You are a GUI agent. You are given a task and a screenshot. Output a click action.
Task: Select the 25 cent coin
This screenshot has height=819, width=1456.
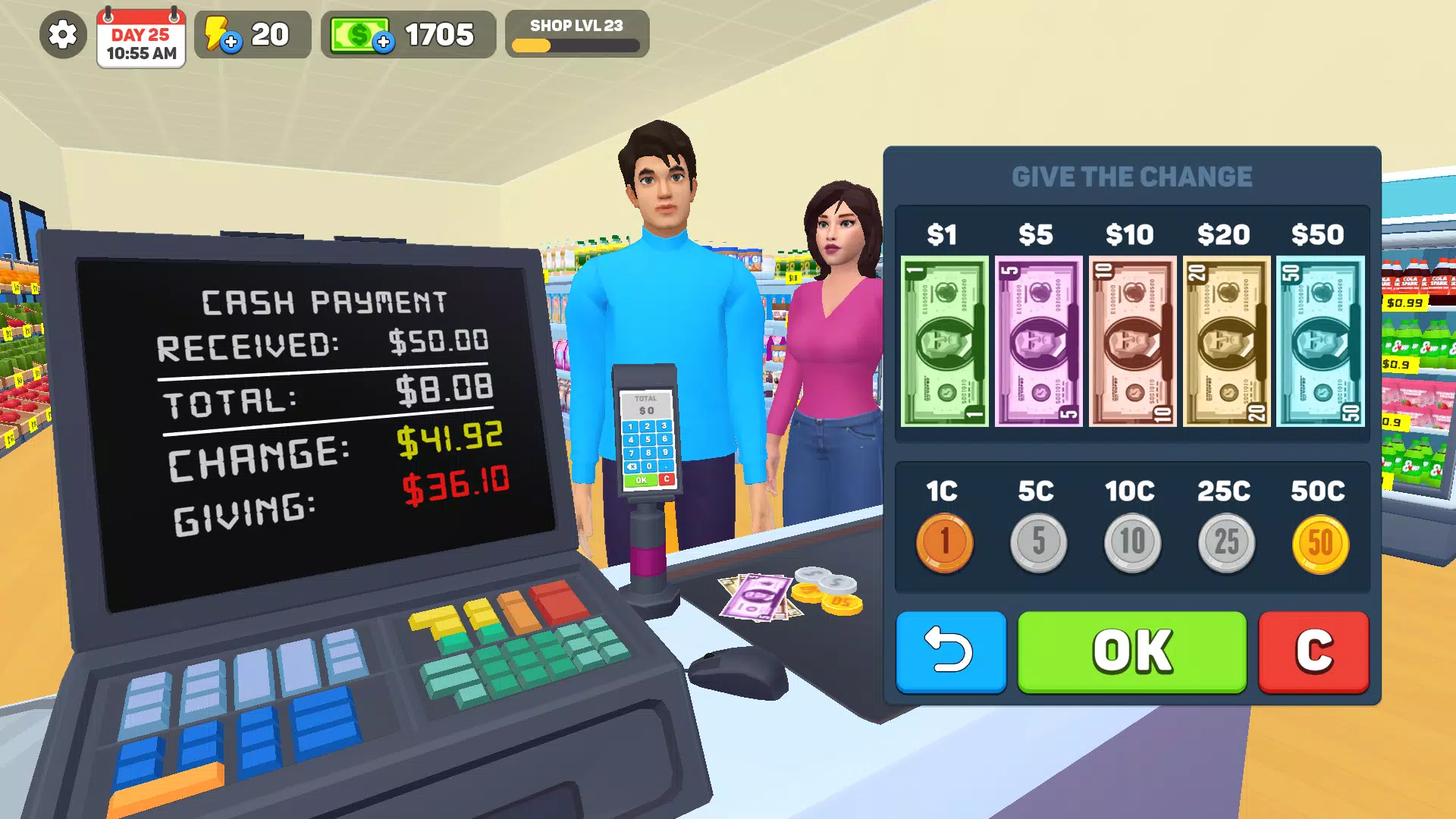tap(1225, 540)
